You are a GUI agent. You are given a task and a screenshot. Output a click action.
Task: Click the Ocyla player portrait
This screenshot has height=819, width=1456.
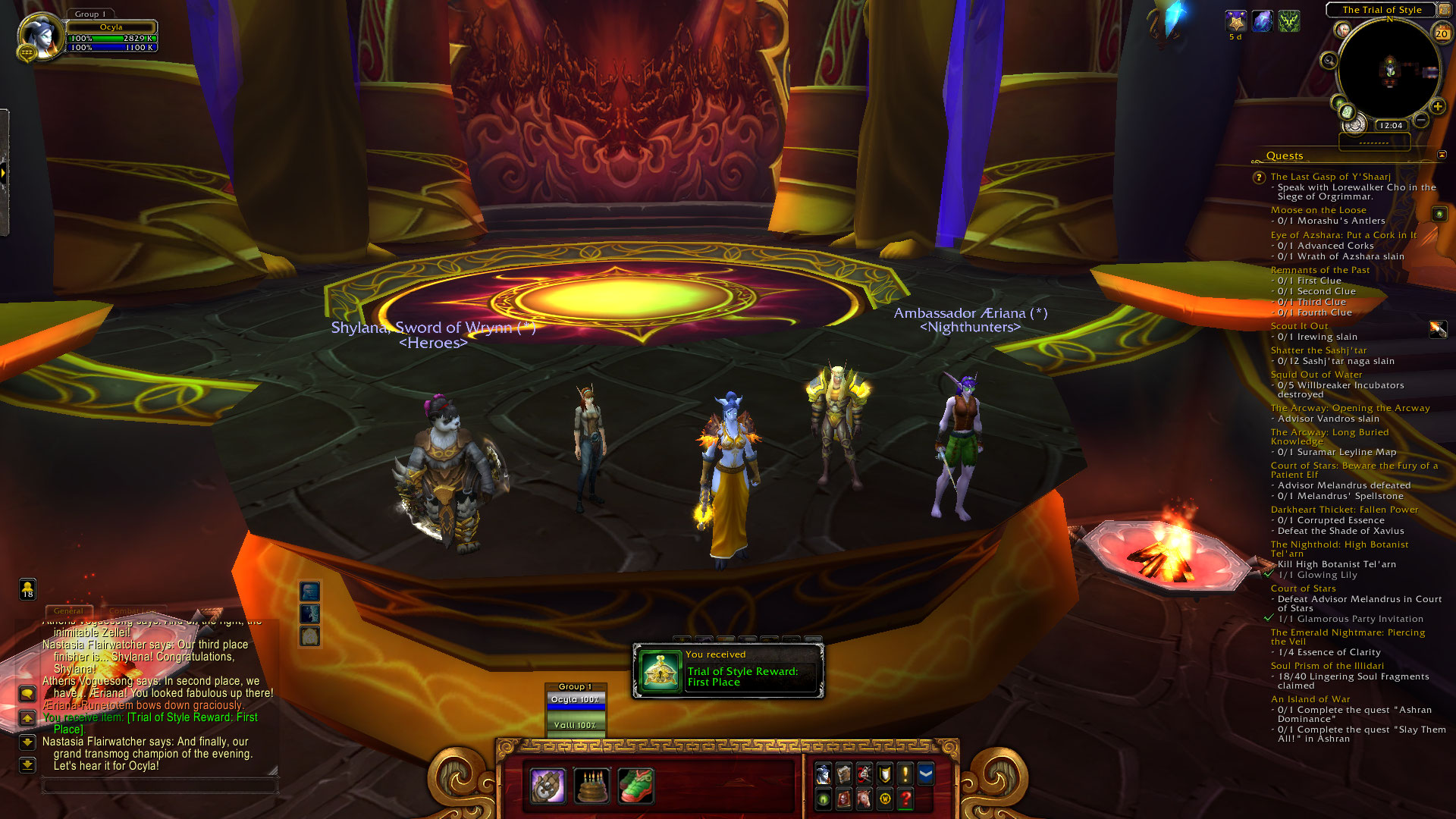tap(40, 36)
